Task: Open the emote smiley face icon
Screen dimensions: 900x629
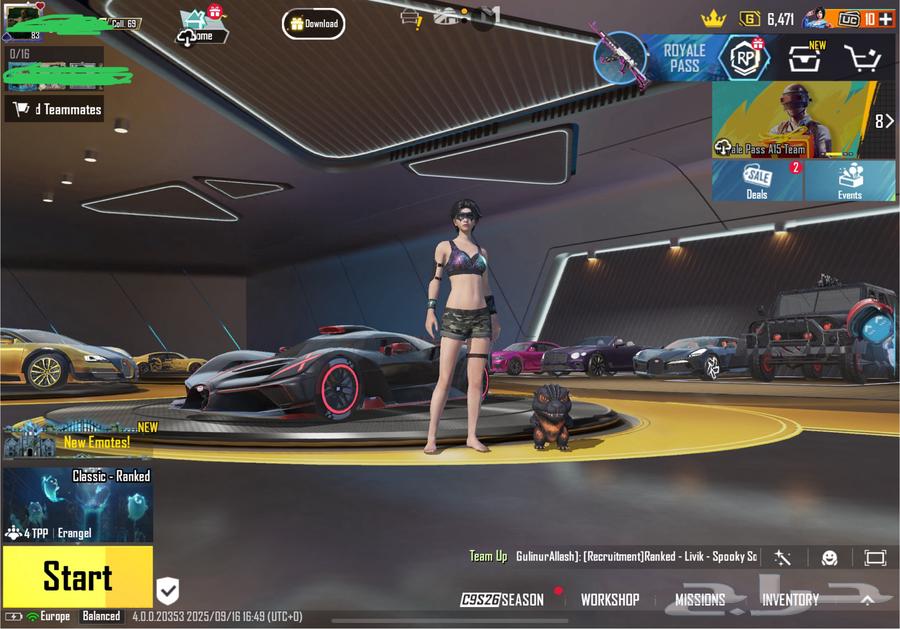Action: (829, 558)
